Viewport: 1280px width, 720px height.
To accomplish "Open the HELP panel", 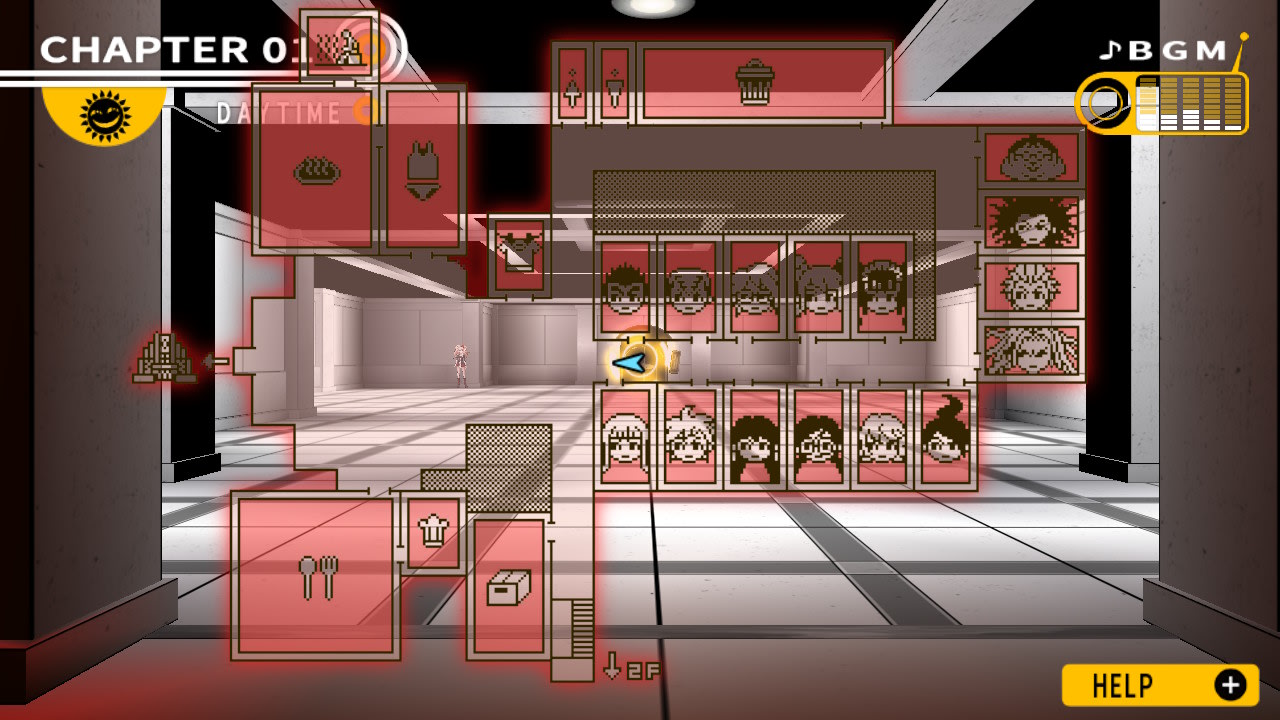I will point(1160,687).
